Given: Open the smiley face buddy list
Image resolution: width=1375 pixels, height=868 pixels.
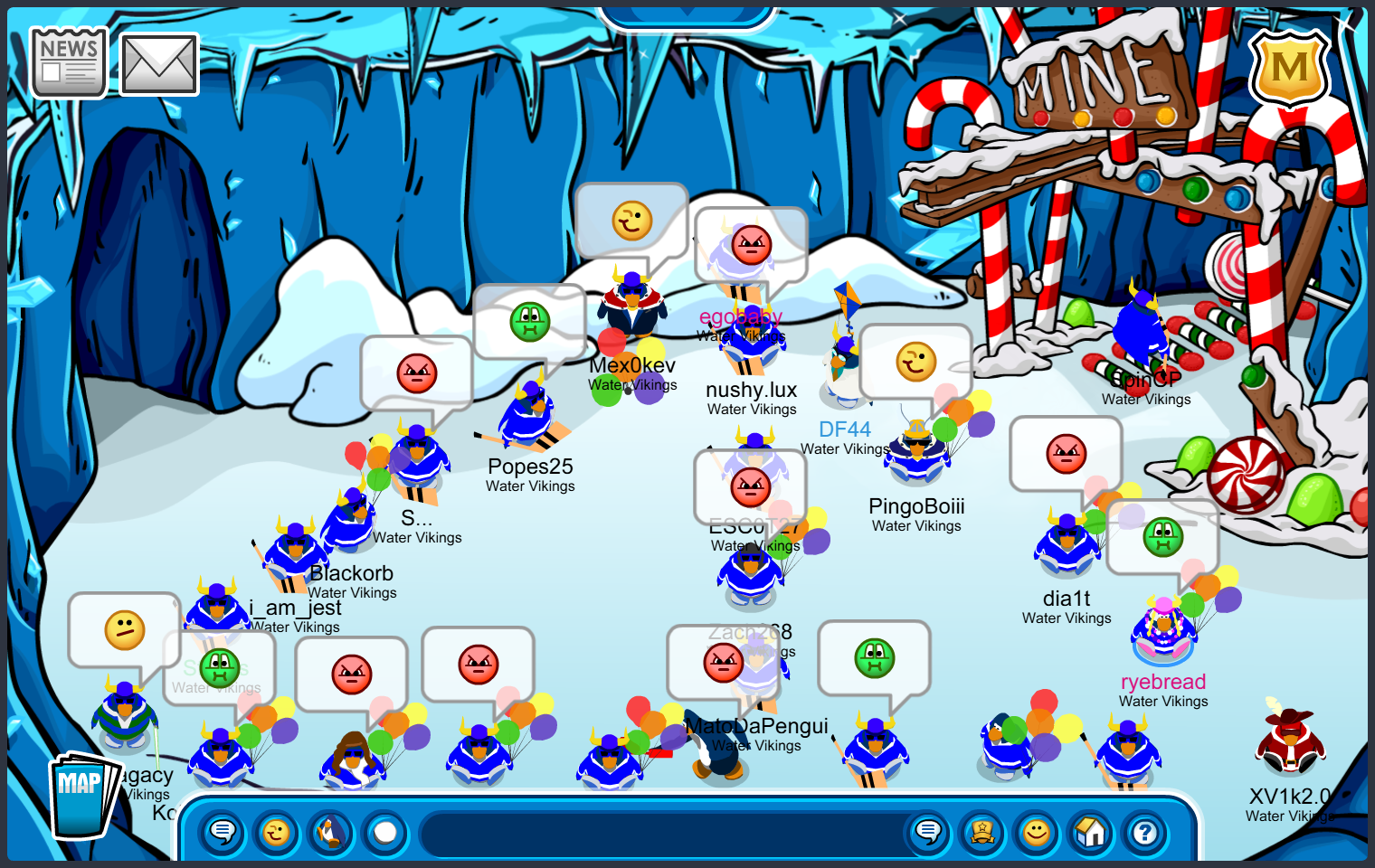Looking at the screenshot, I should click(1037, 832).
